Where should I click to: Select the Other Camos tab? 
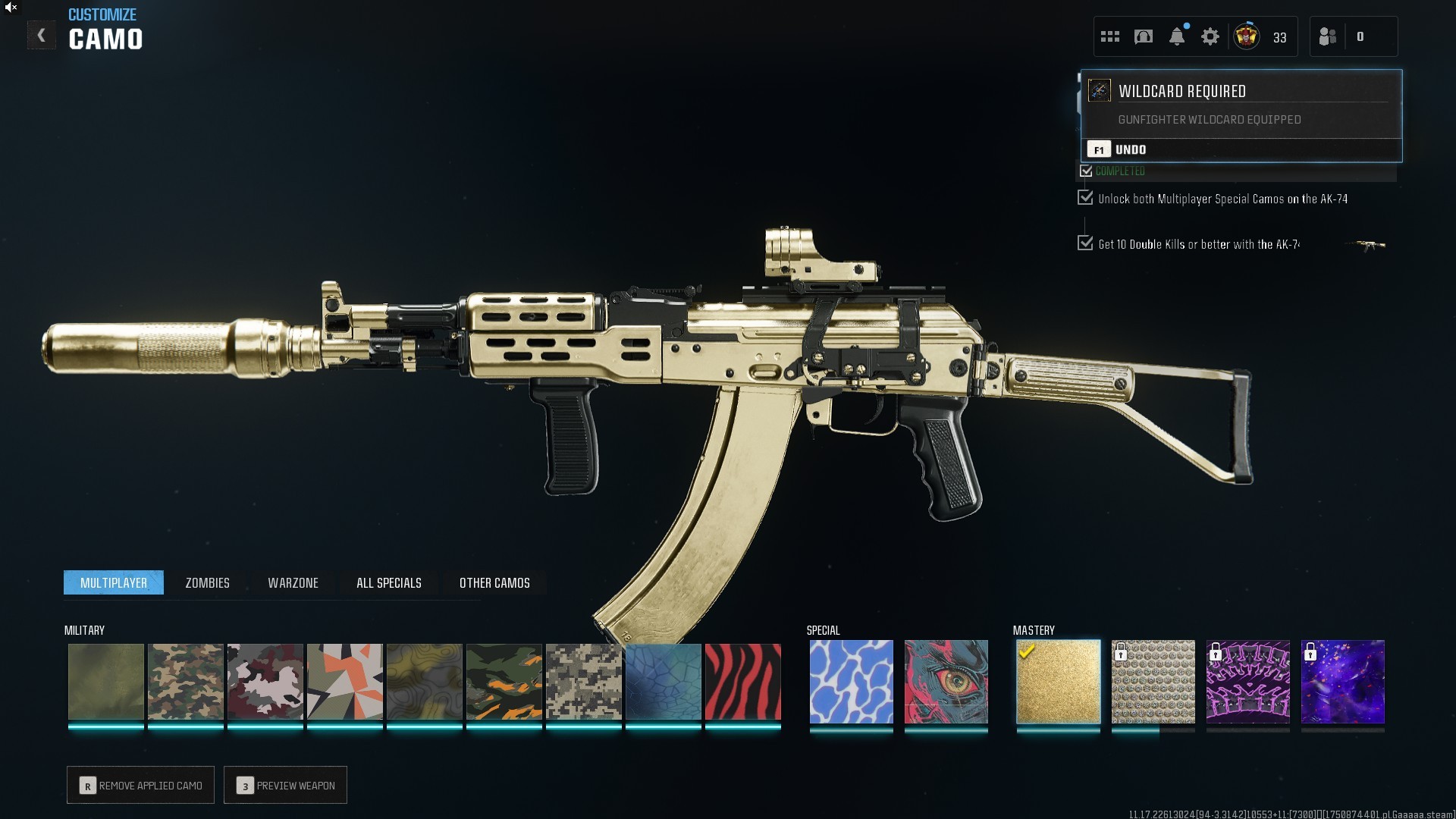coord(494,582)
